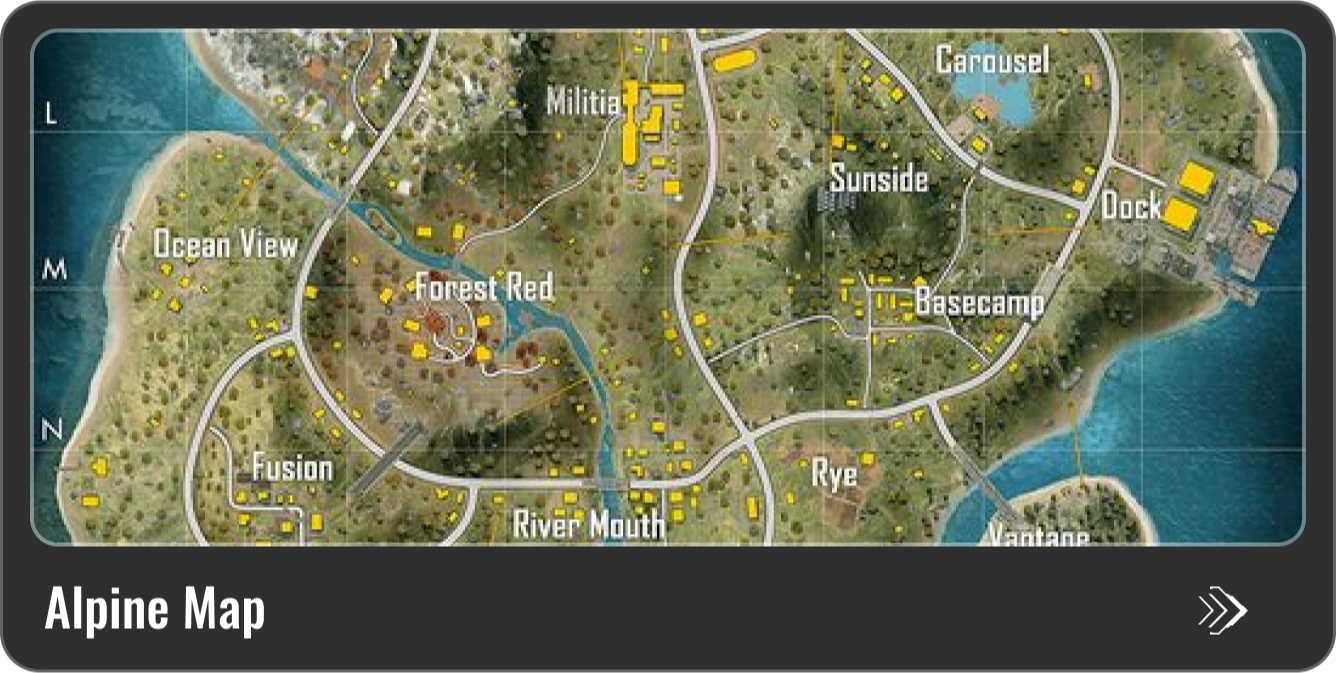Pick the Ocean View location label

[225, 245]
